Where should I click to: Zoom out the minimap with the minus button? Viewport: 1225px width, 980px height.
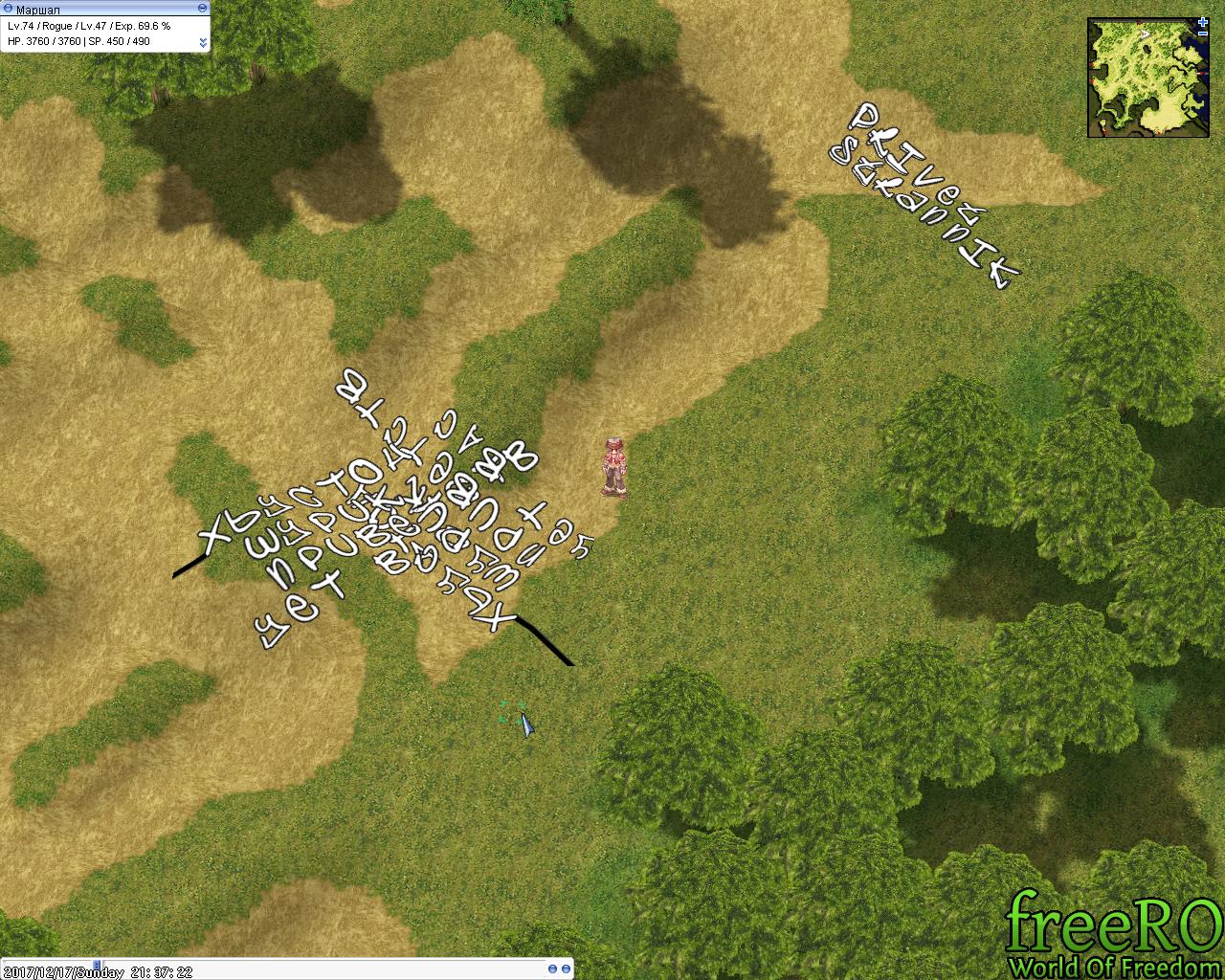[1202, 32]
